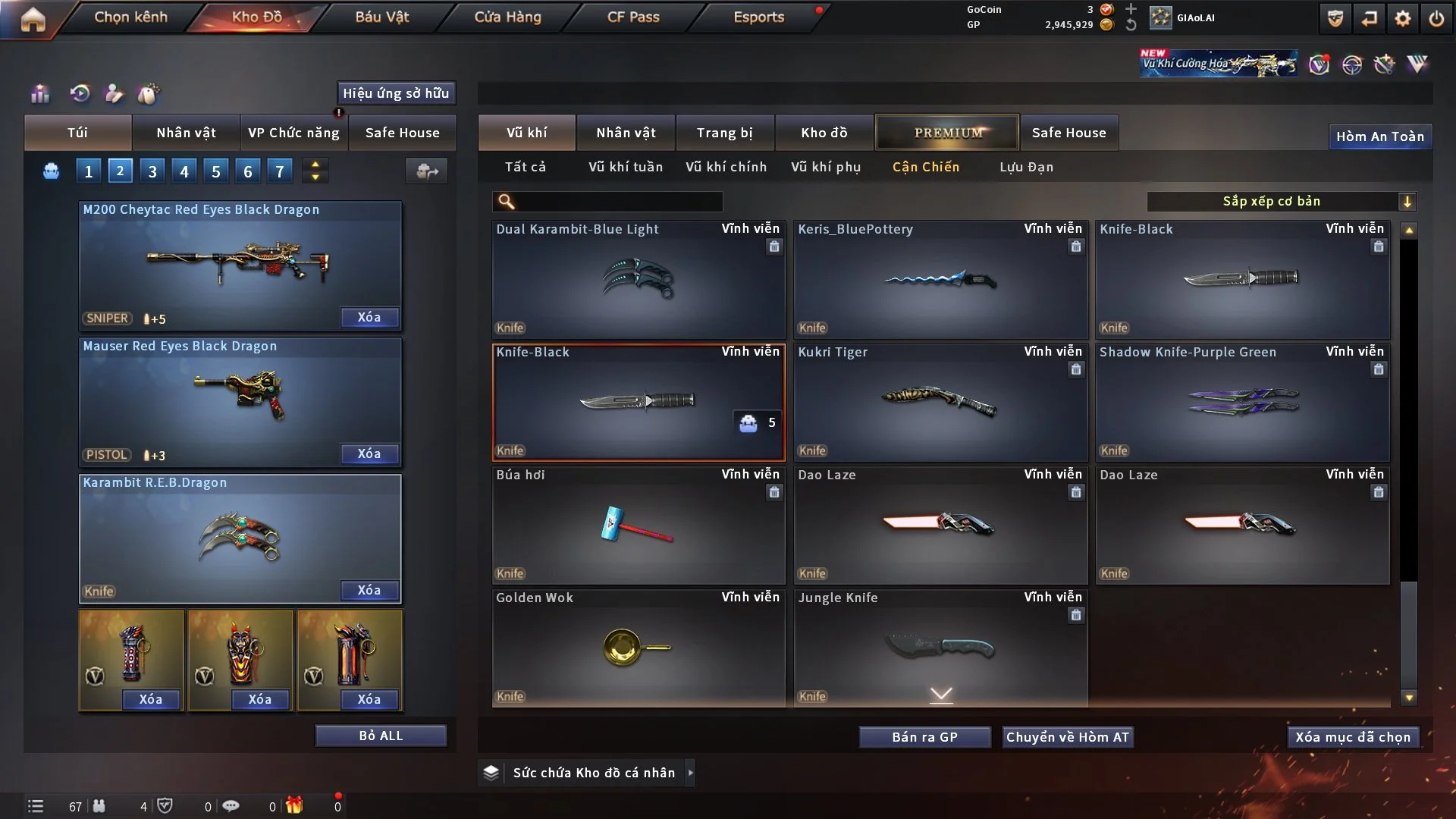Show the Lựu Đạn category
Image resolution: width=1456 pixels, height=819 pixels.
pyautogui.click(x=1026, y=167)
